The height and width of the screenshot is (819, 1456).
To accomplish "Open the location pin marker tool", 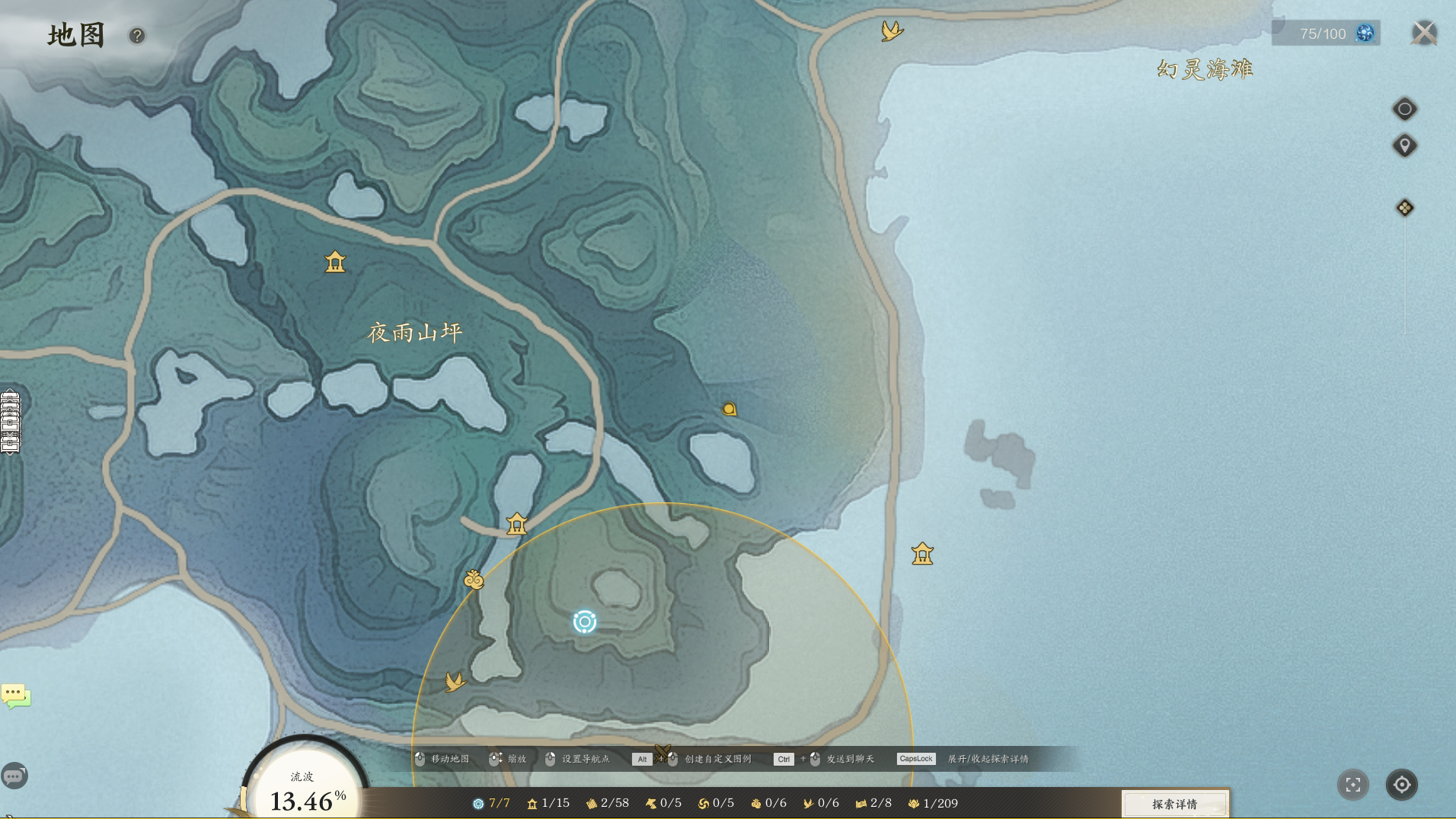I will tap(1405, 145).
